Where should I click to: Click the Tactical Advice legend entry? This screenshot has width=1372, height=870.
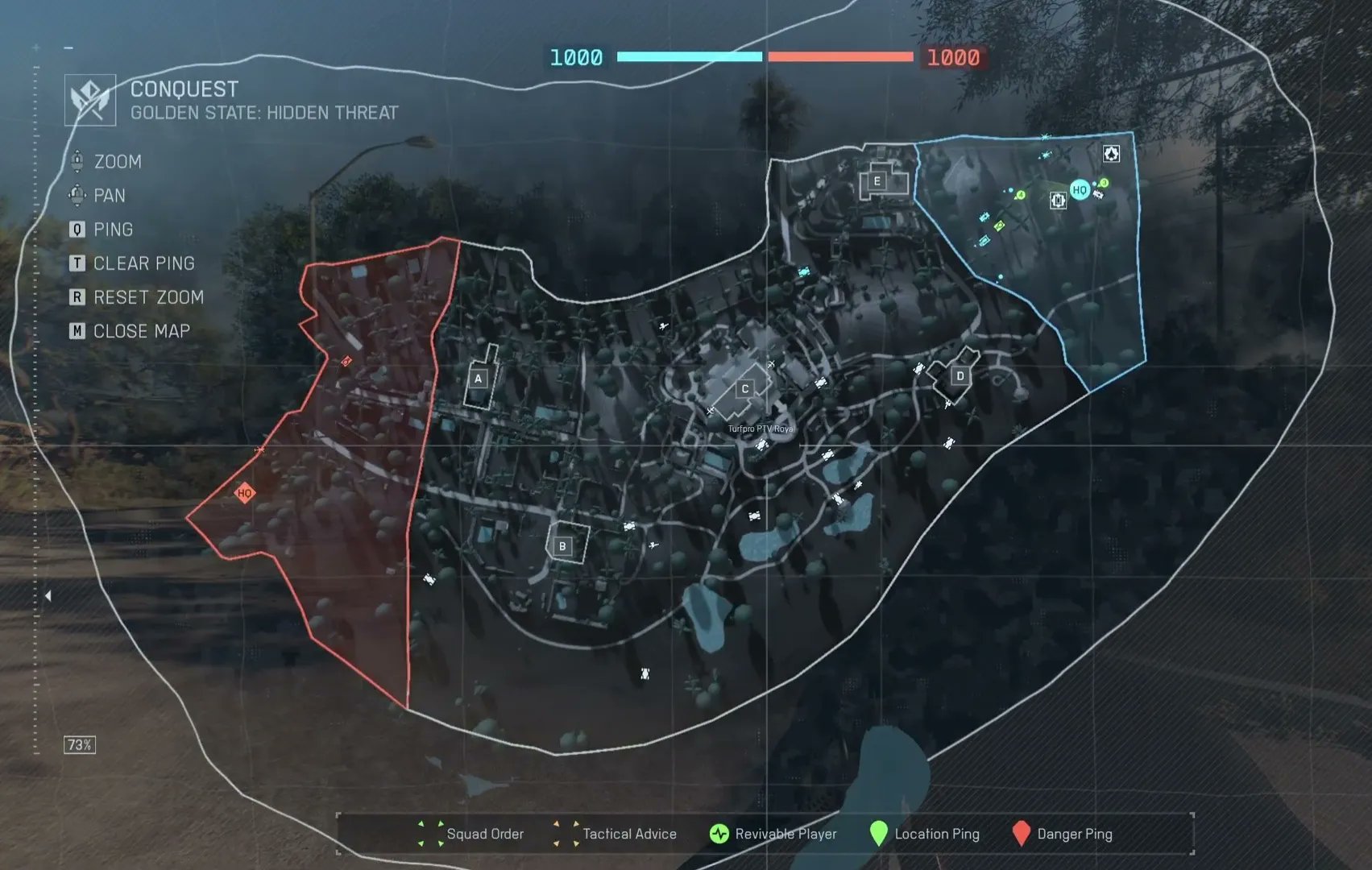click(616, 834)
